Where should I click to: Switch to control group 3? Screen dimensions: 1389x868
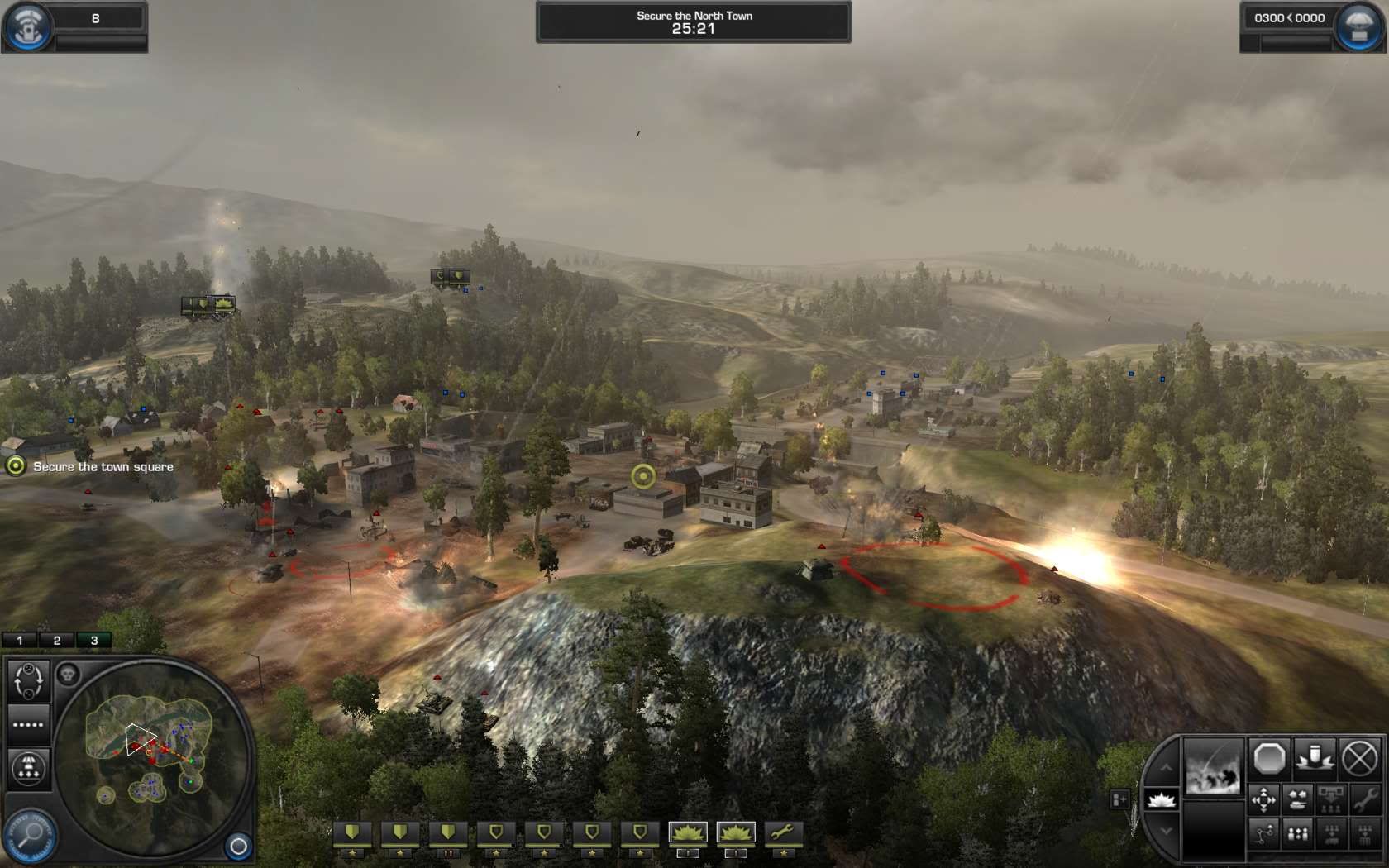[93, 640]
